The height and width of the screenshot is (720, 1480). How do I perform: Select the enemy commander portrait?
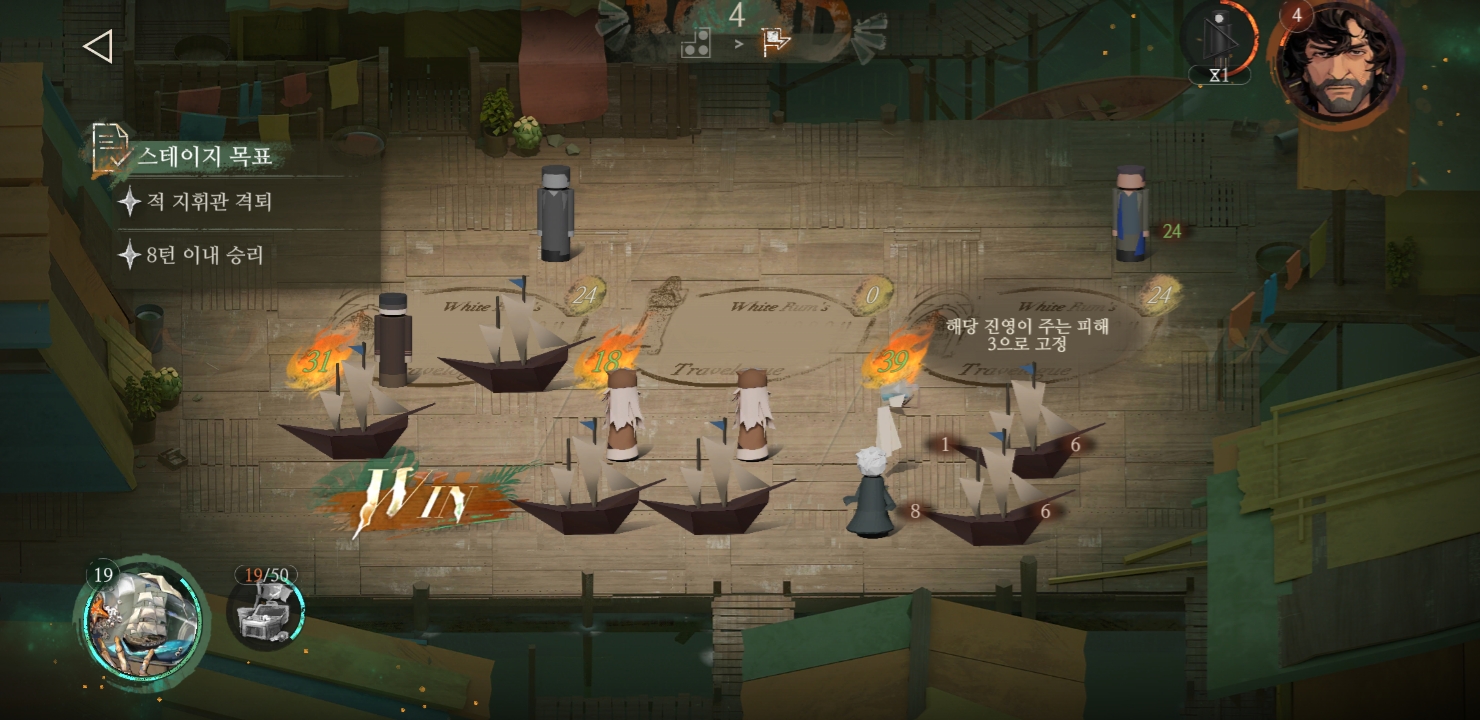[1335, 62]
